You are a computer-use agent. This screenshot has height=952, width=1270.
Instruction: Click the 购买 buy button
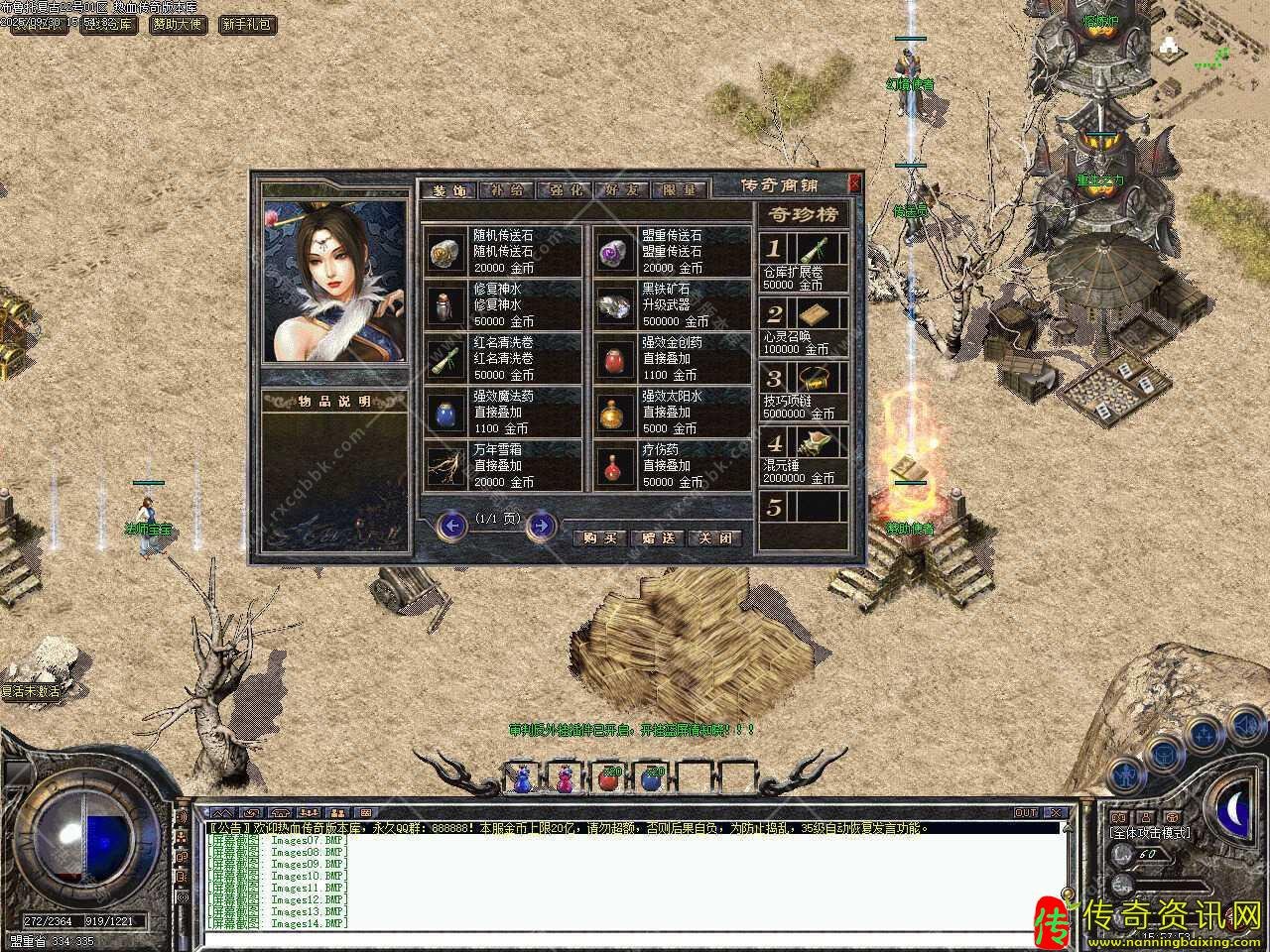599,537
